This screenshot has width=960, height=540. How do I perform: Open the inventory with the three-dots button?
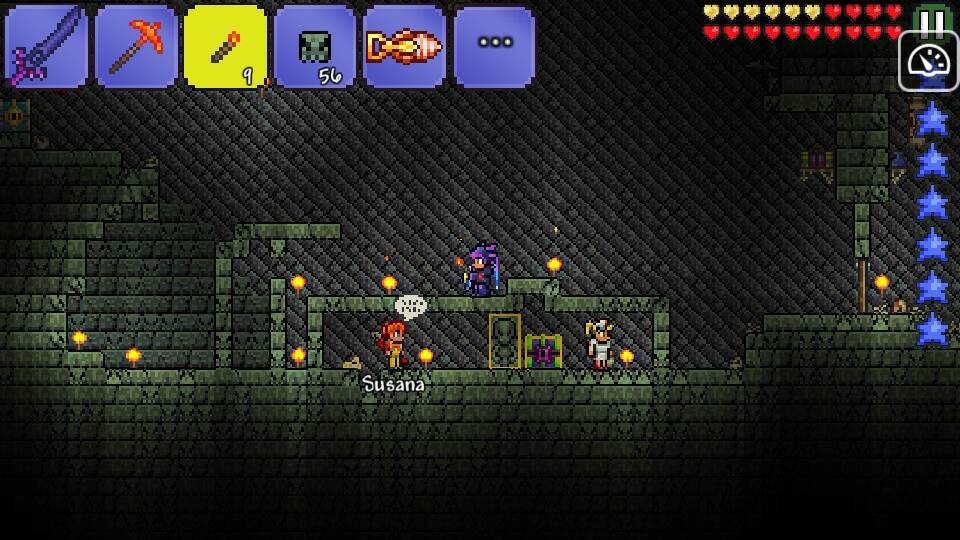(494, 47)
